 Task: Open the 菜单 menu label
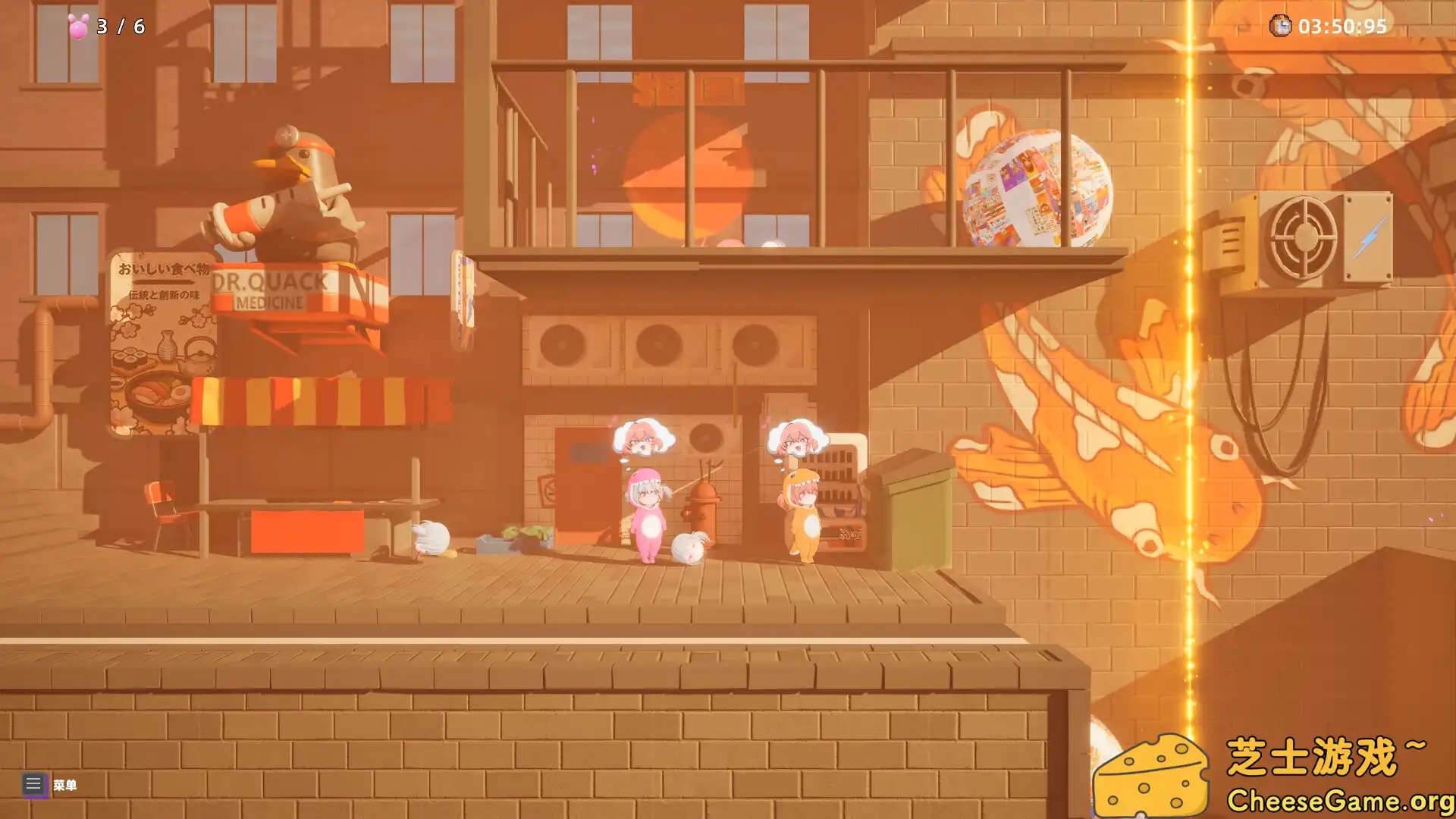[x=67, y=785]
